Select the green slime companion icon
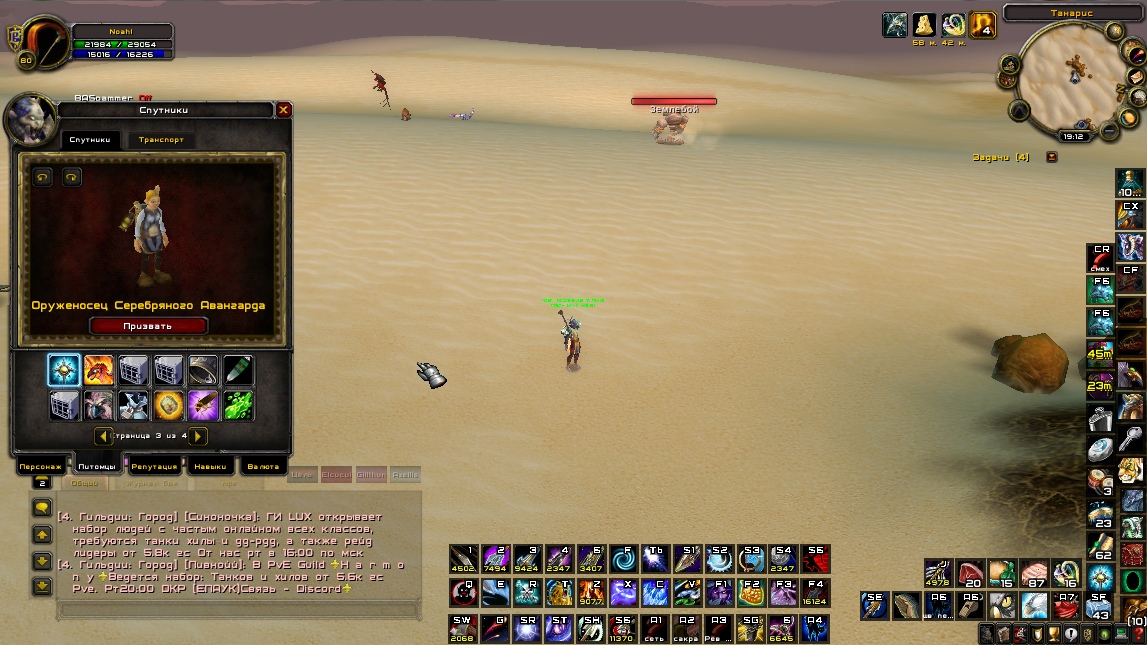1147x645 pixels. (x=238, y=405)
